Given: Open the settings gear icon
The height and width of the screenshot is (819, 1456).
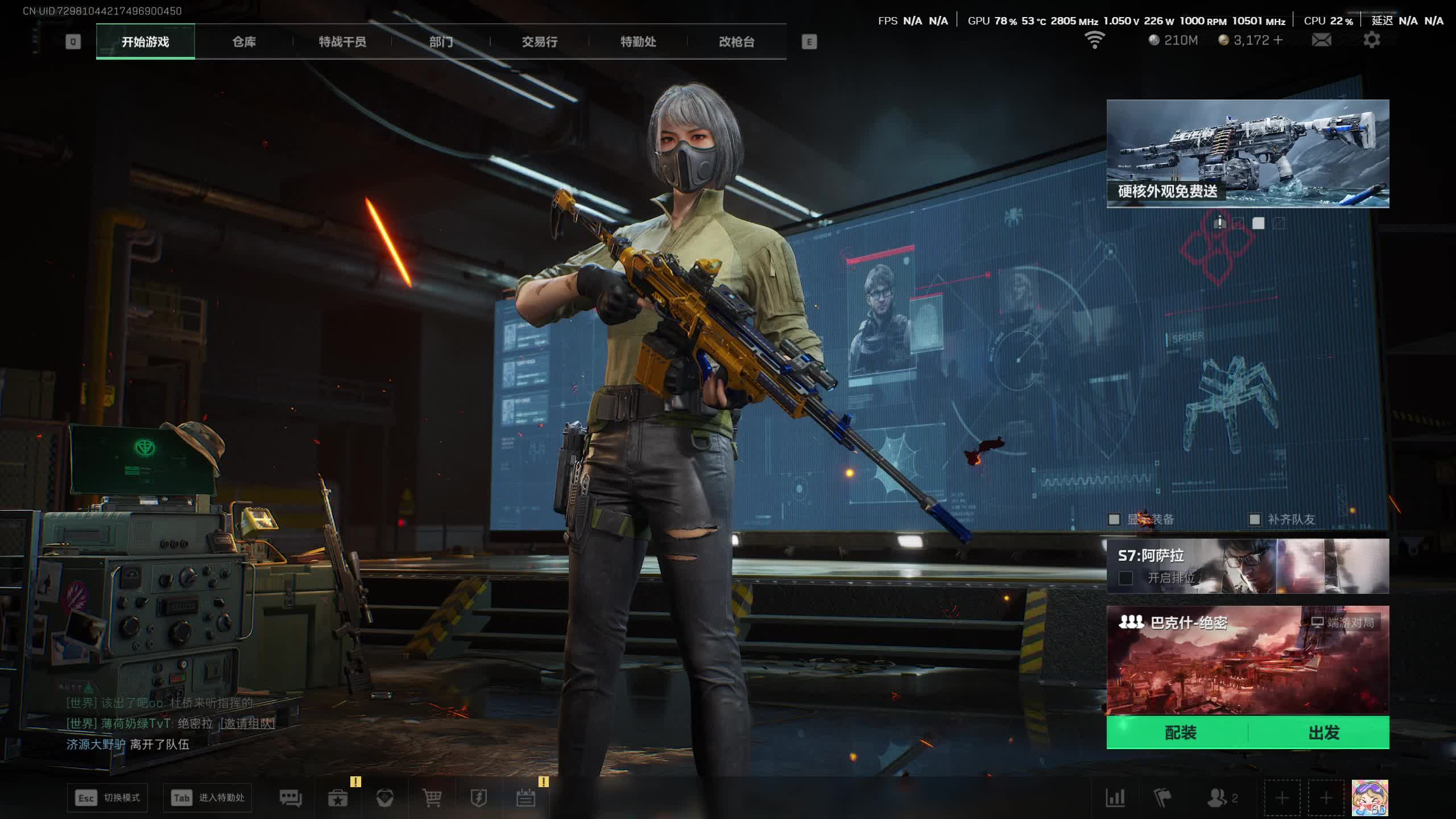Looking at the screenshot, I should click(x=1371, y=40).
